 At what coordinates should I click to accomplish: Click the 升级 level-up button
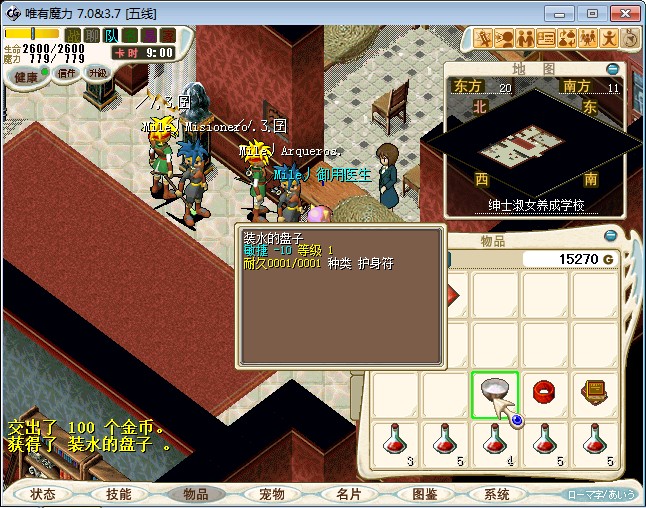click(98, 73)
